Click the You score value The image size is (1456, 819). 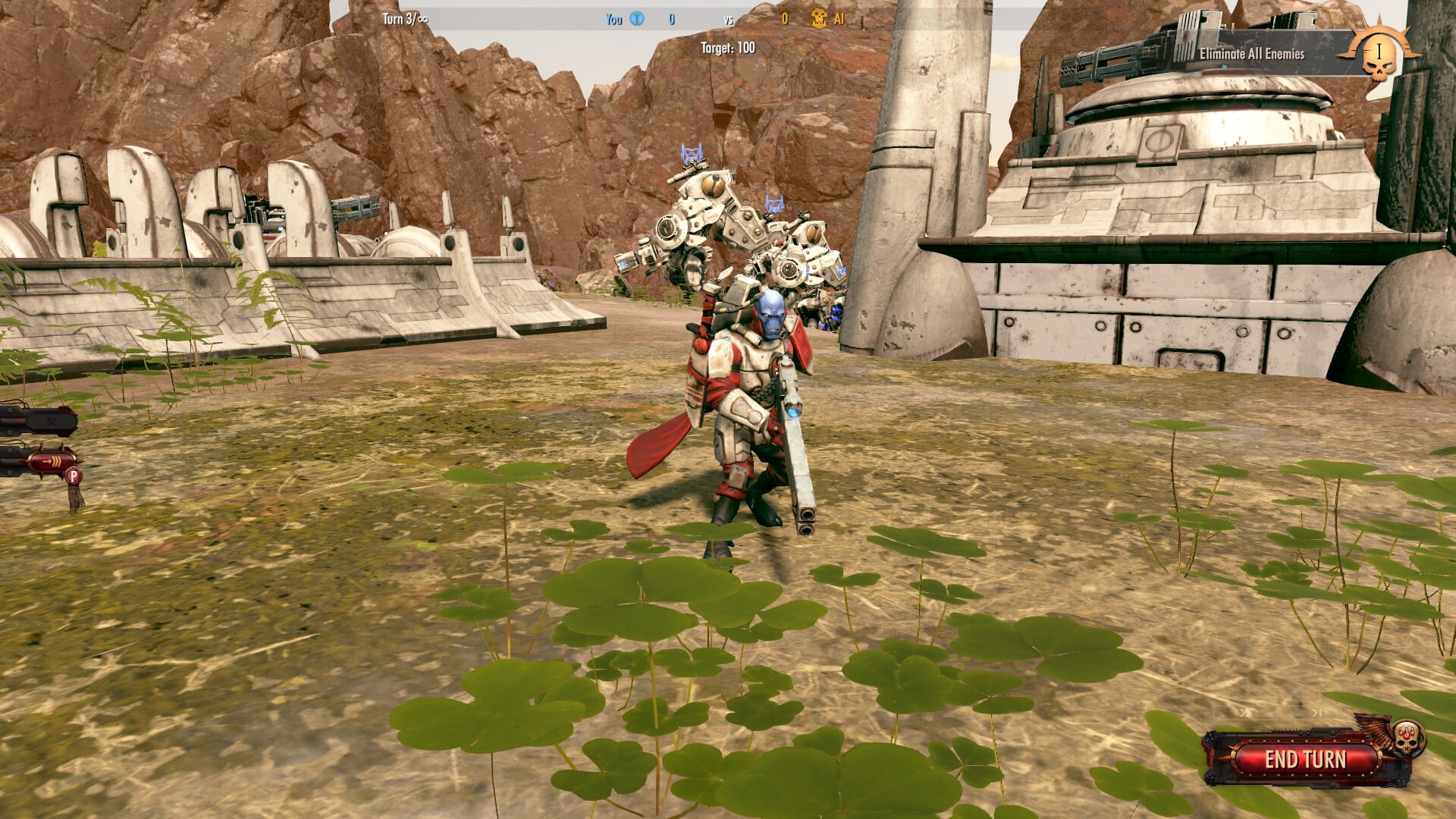[671, 19]
